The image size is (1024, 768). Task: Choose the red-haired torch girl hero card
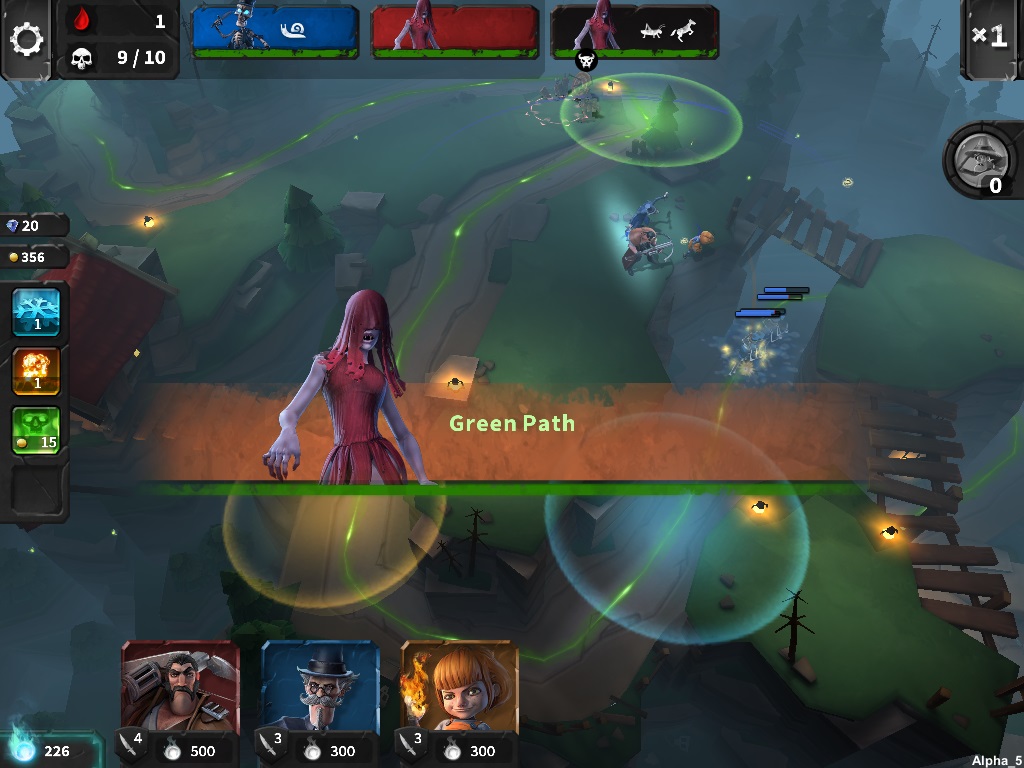pos(460,689)
